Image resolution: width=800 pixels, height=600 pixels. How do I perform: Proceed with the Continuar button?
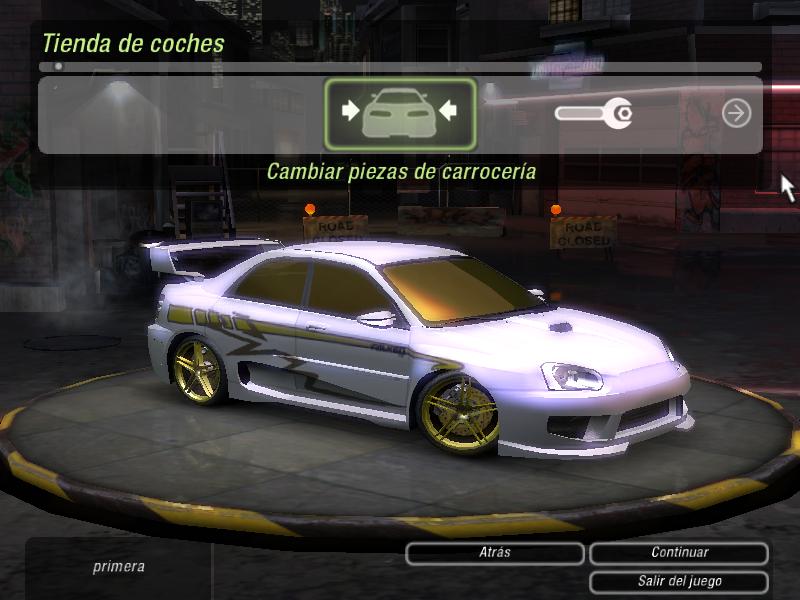(x=679, y=553)
